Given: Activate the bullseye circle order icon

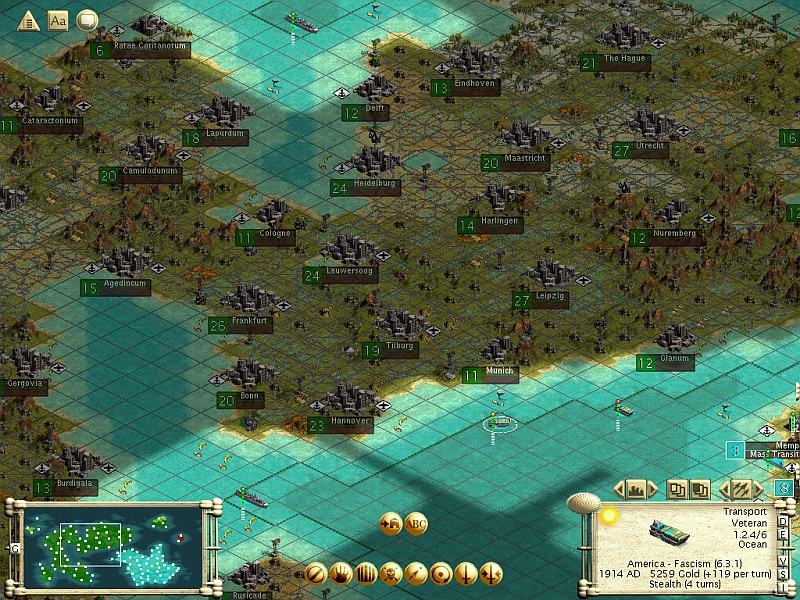Looking at the screenshot, I should (441, 574).
